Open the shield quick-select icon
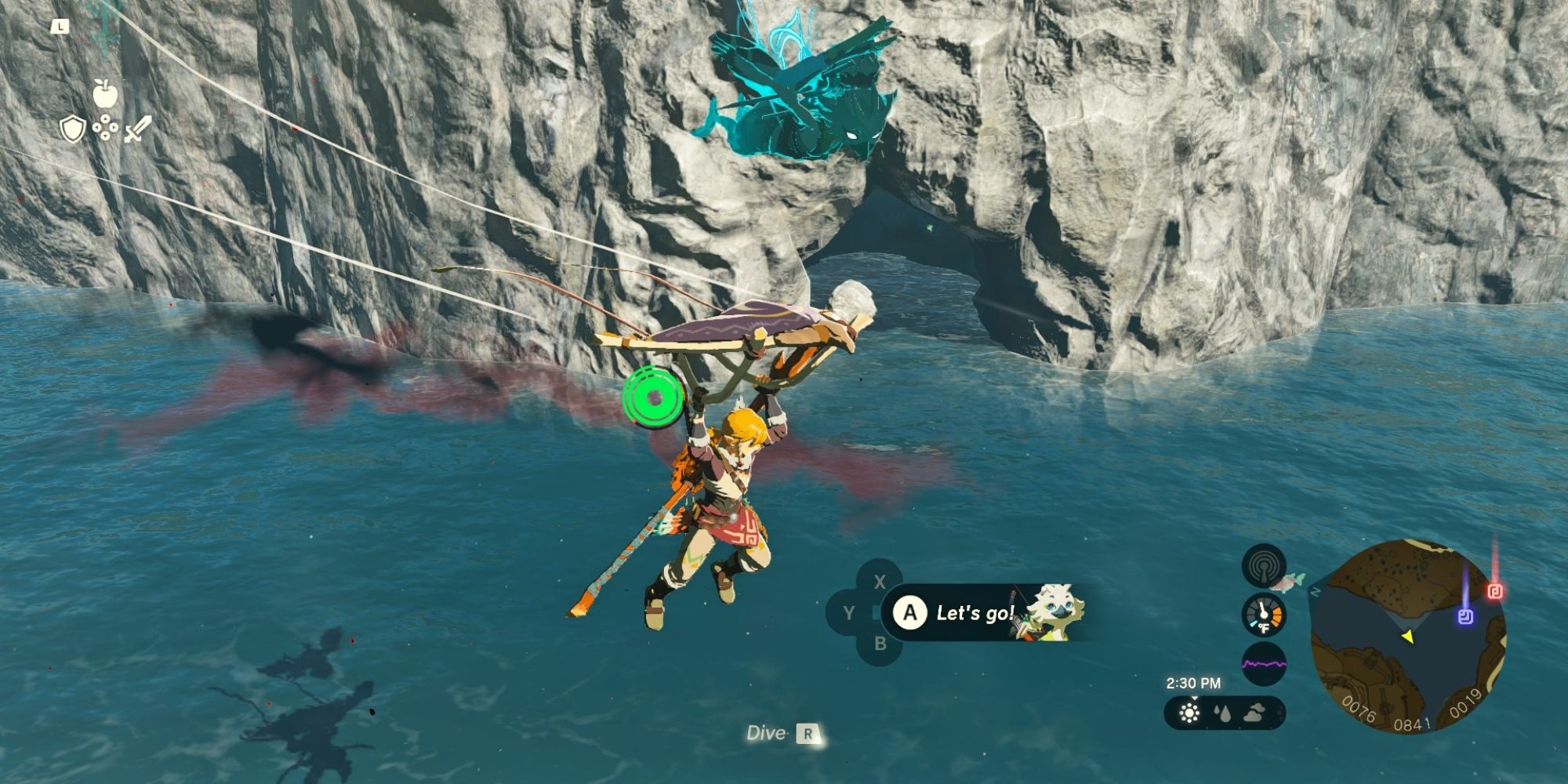The image size is (1568, 784). pos(73,130)
